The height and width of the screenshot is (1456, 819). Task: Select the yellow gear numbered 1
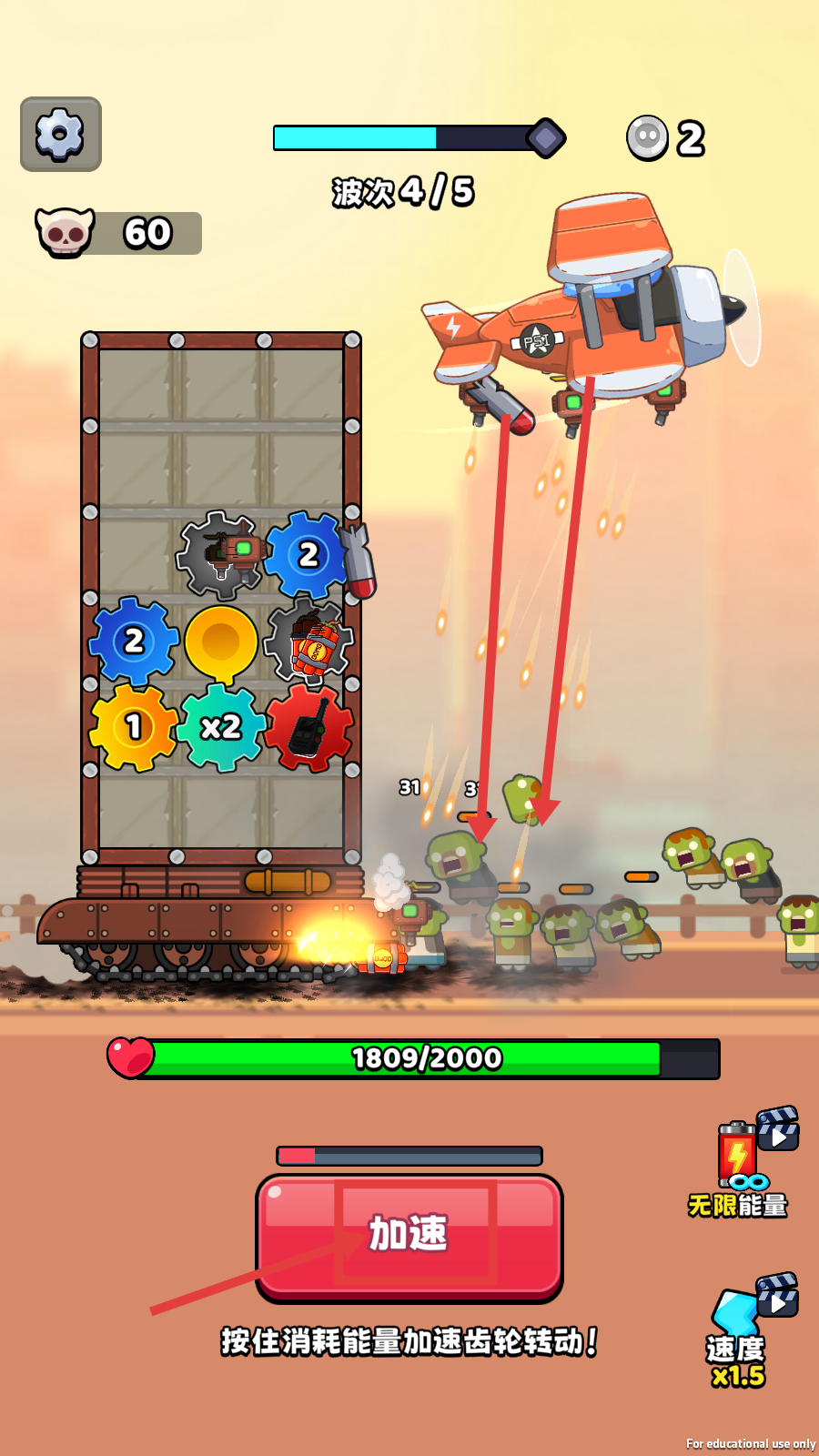point(134,727)
